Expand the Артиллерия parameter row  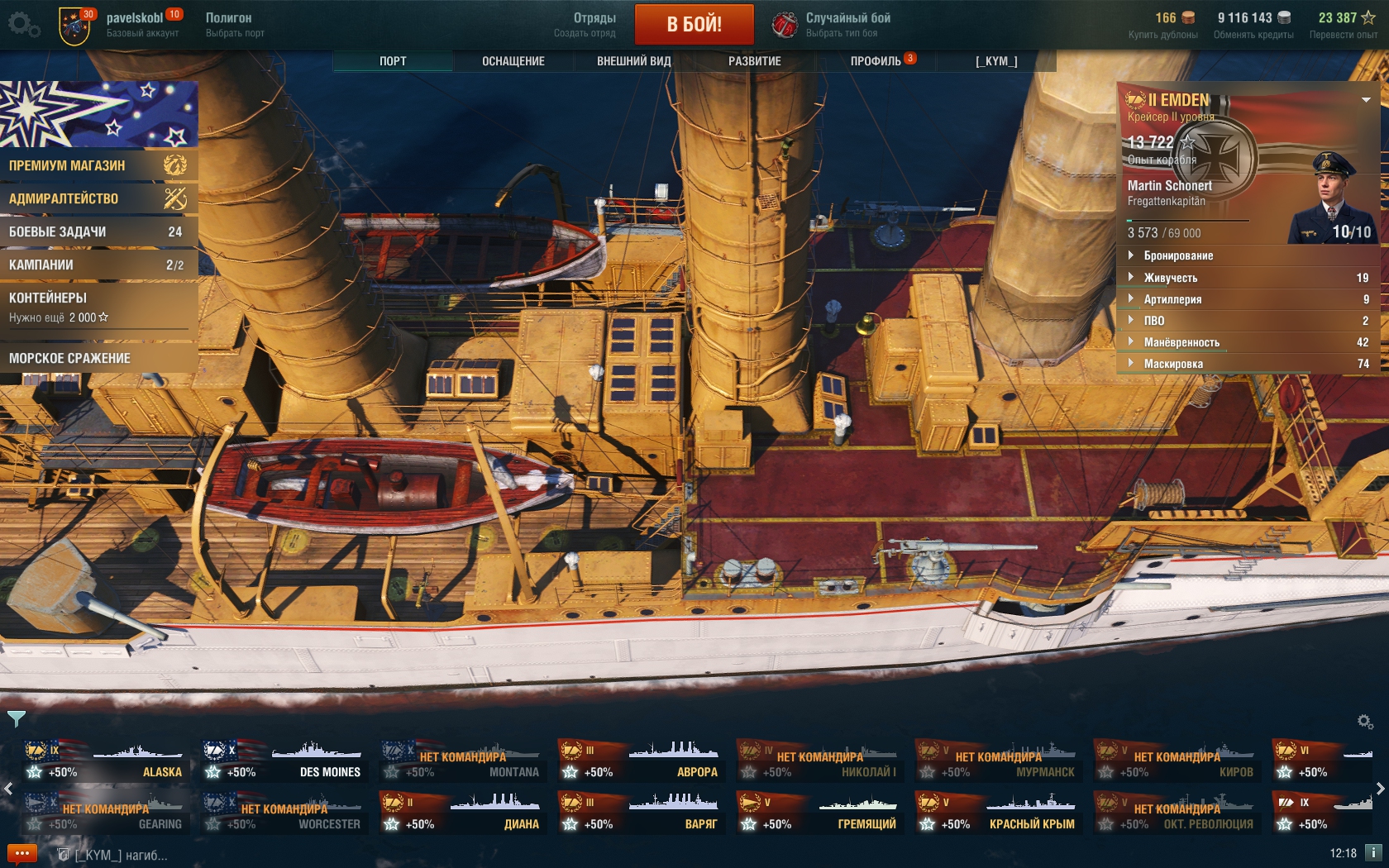pyautogui.click(x=1172, y=299)
